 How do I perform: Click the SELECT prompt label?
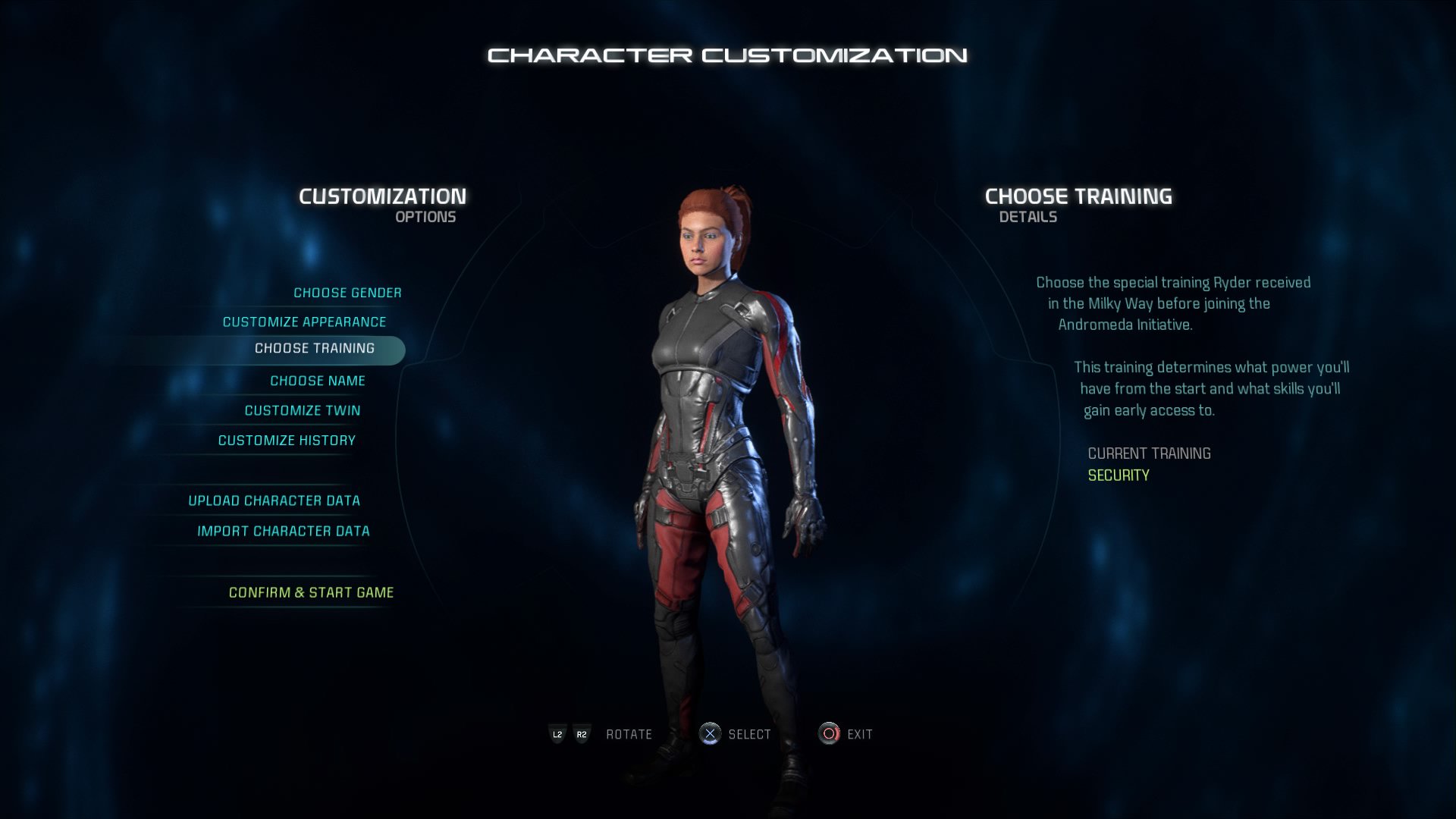point(750,734)
